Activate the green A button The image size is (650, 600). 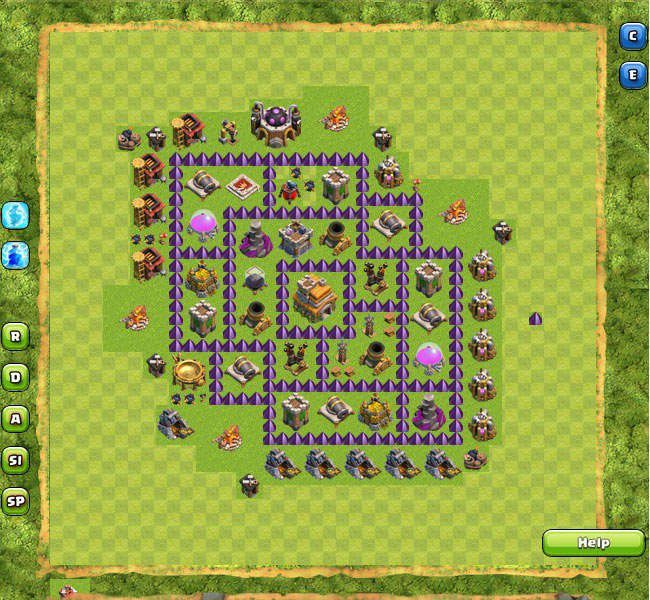click(15, 419)
